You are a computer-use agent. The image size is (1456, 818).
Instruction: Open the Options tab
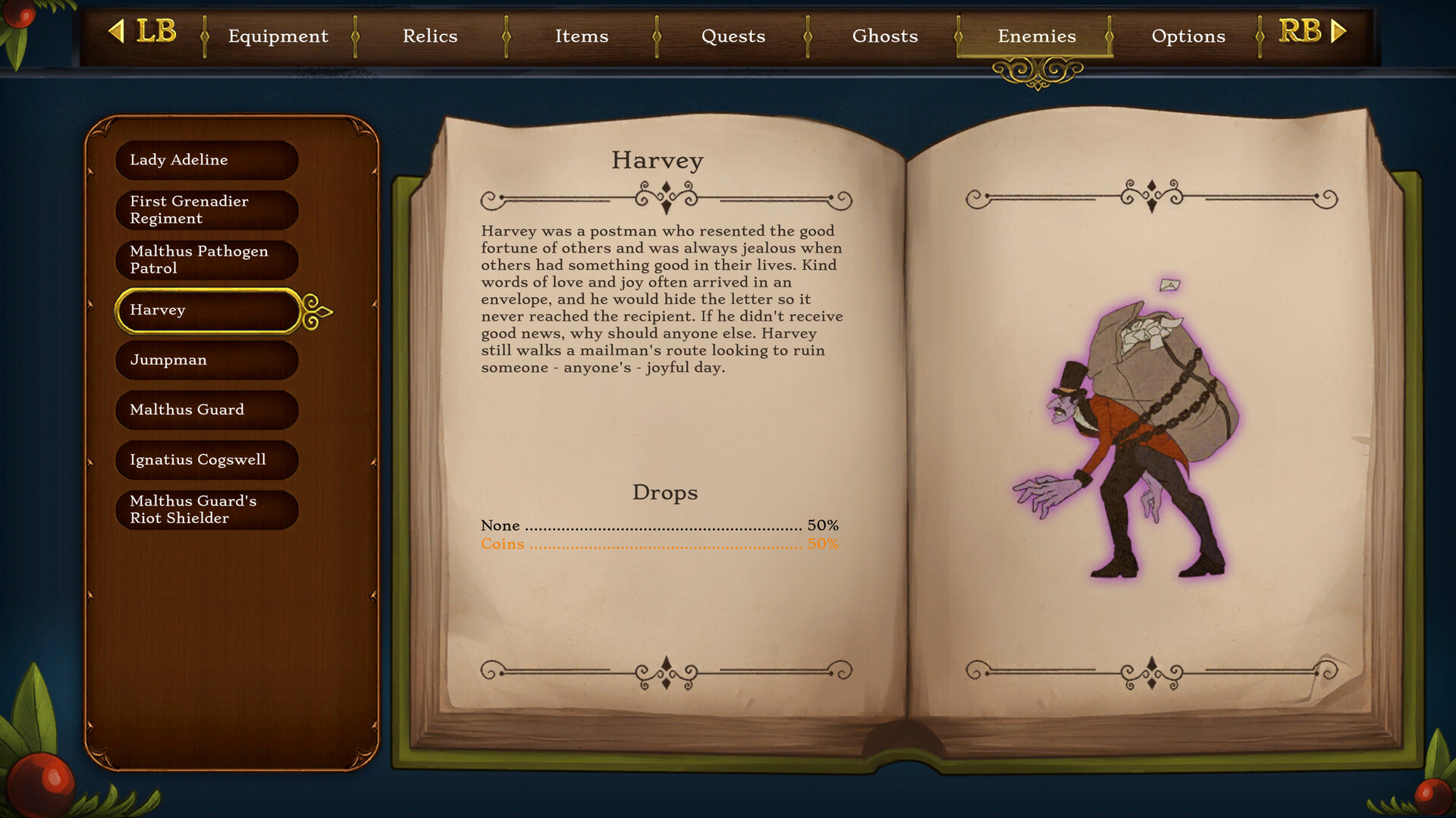(x=1188, y=36)
